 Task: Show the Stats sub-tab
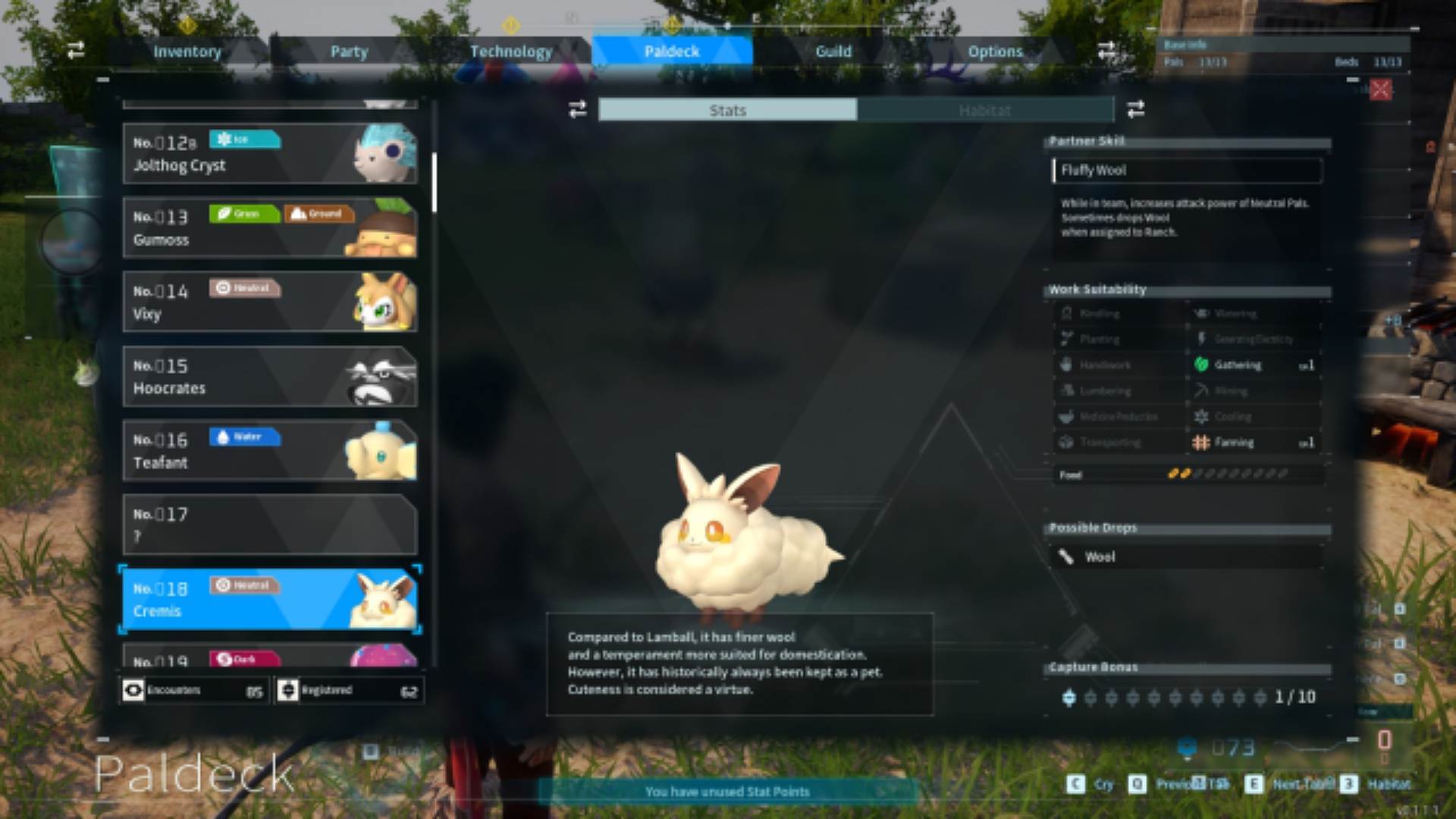[728, 111]
